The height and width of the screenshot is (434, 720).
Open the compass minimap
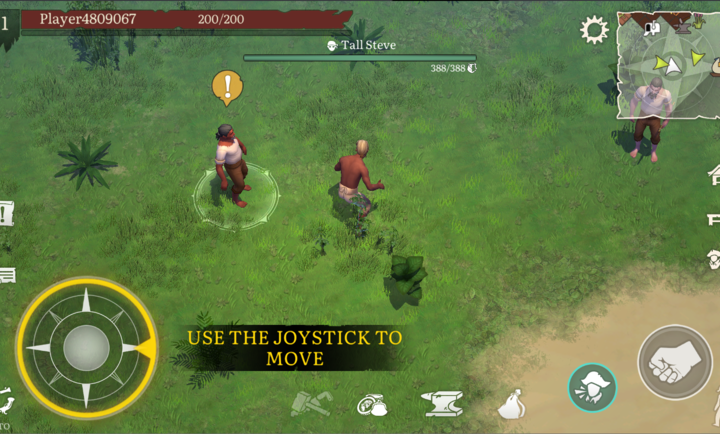[667, 64]
